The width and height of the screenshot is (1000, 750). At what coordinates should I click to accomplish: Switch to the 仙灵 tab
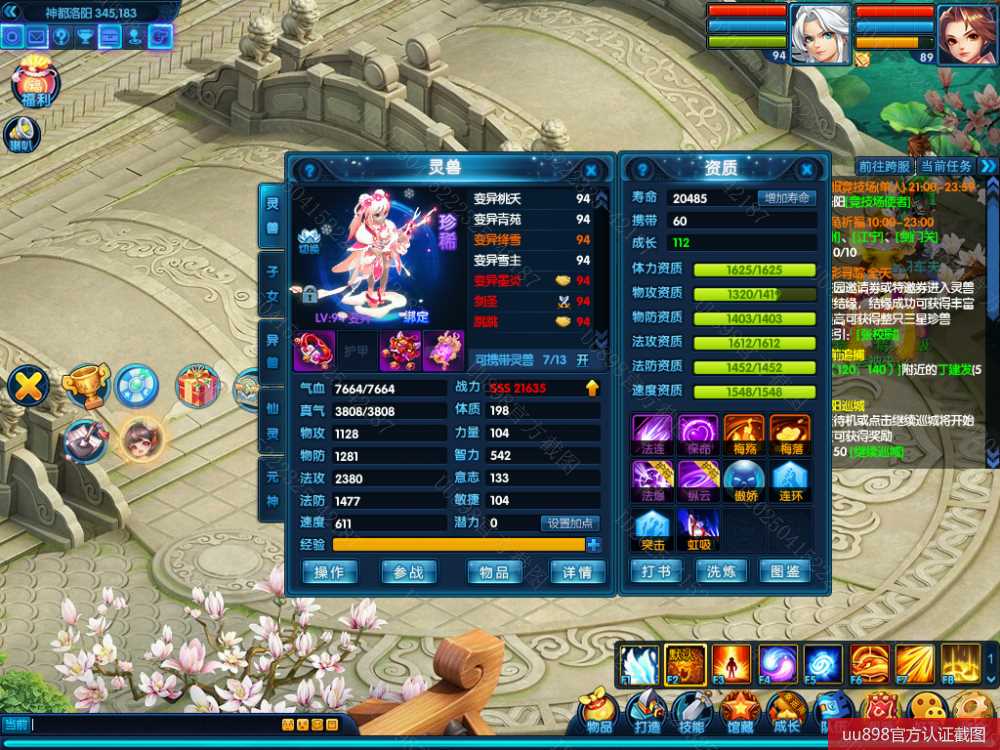point(271,421)
